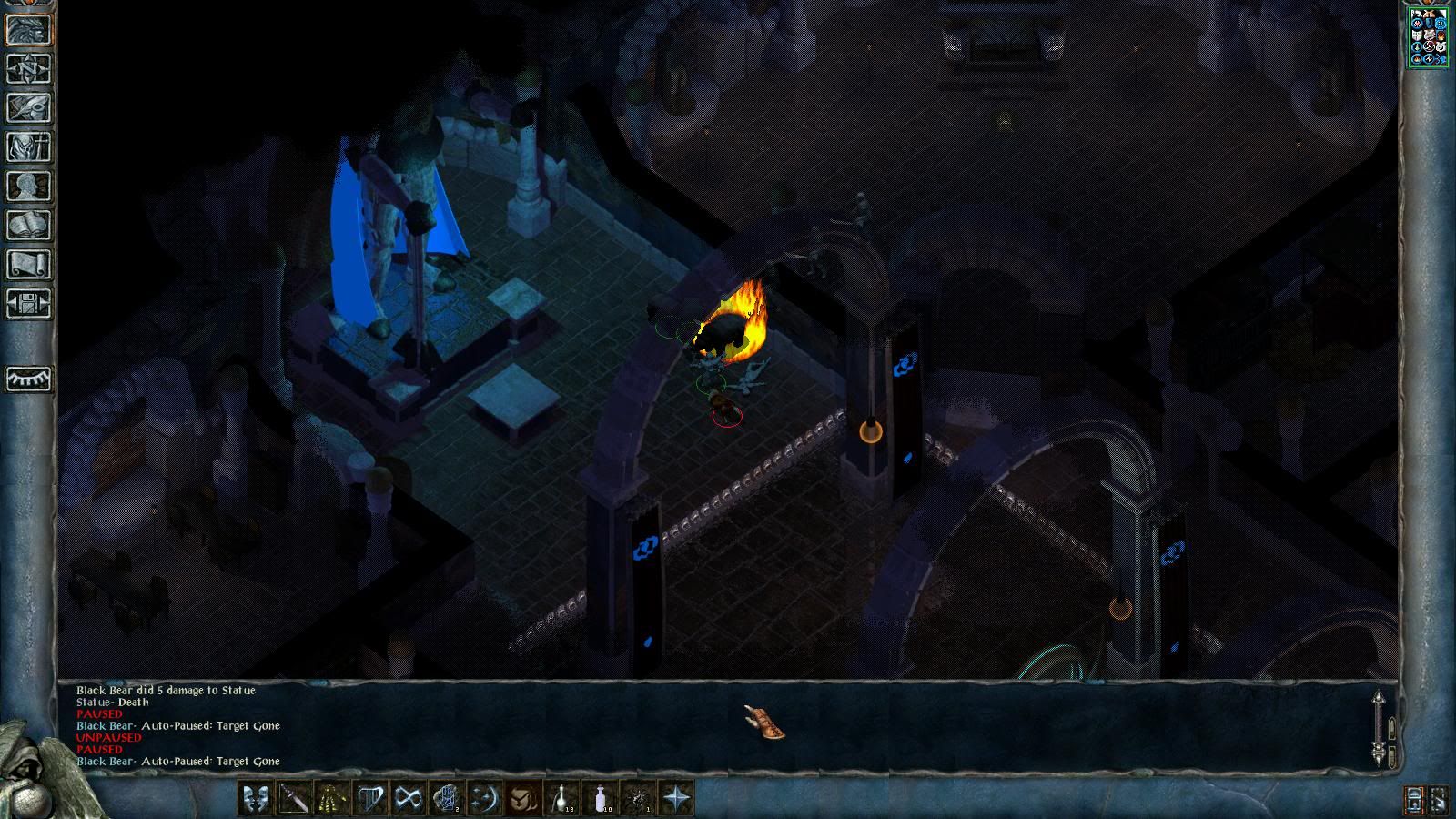Click the party status effects panel
The width and height of the screenshot is (1456, 819).
click(x=1428, y=37)
